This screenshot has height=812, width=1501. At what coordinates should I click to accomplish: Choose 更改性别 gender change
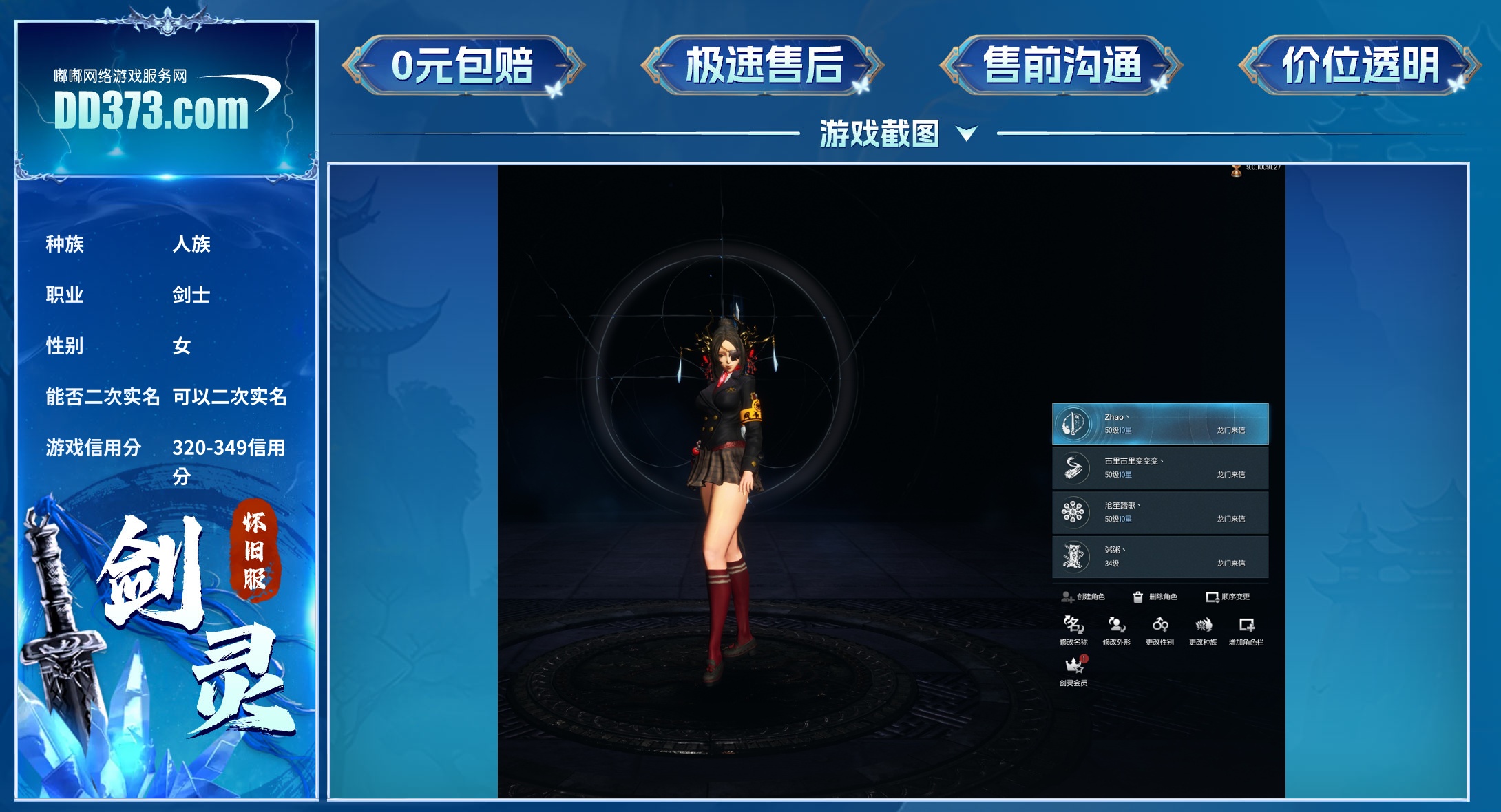[1159, 630]
